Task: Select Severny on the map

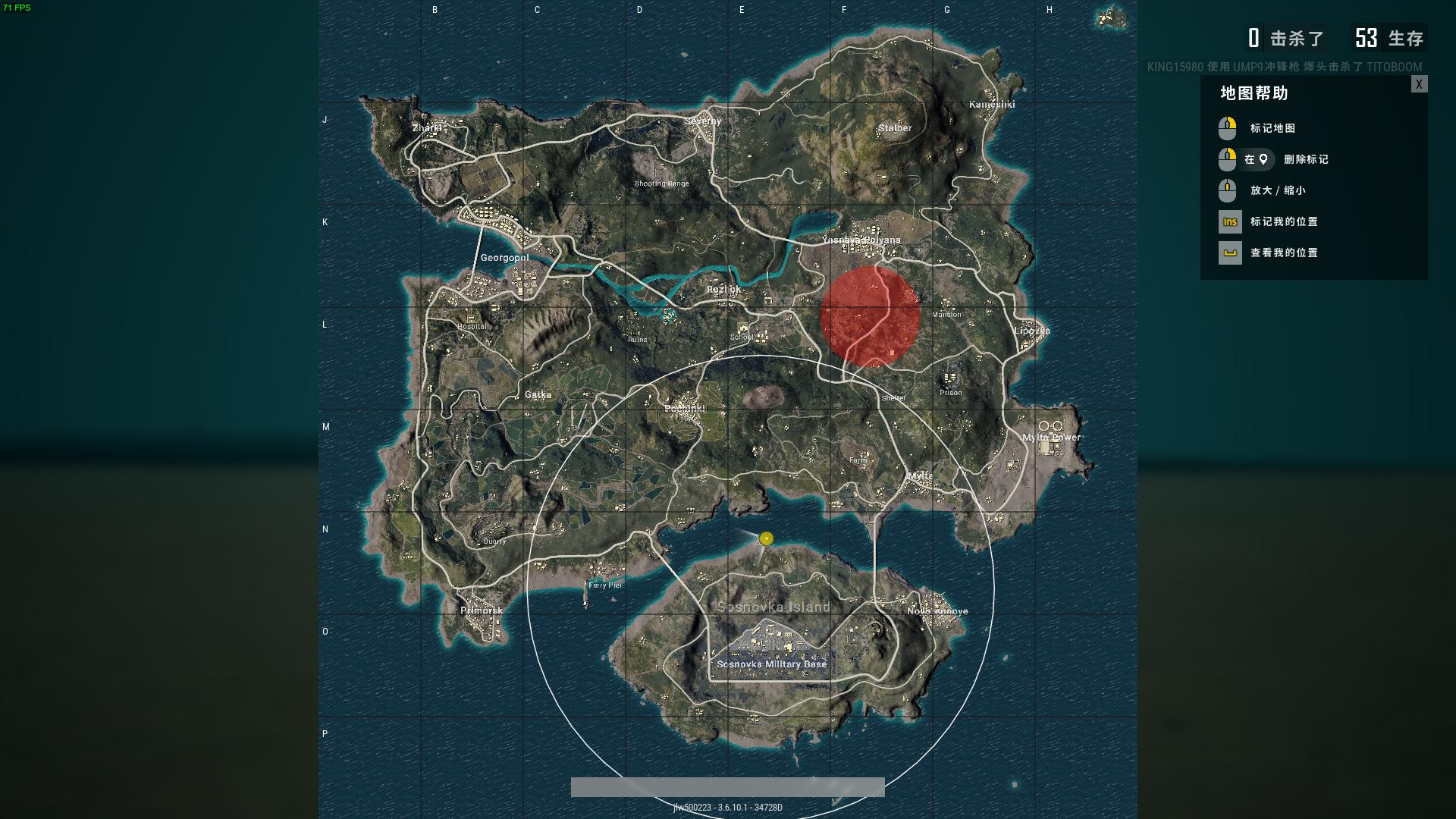Action: tap(703, 121)
